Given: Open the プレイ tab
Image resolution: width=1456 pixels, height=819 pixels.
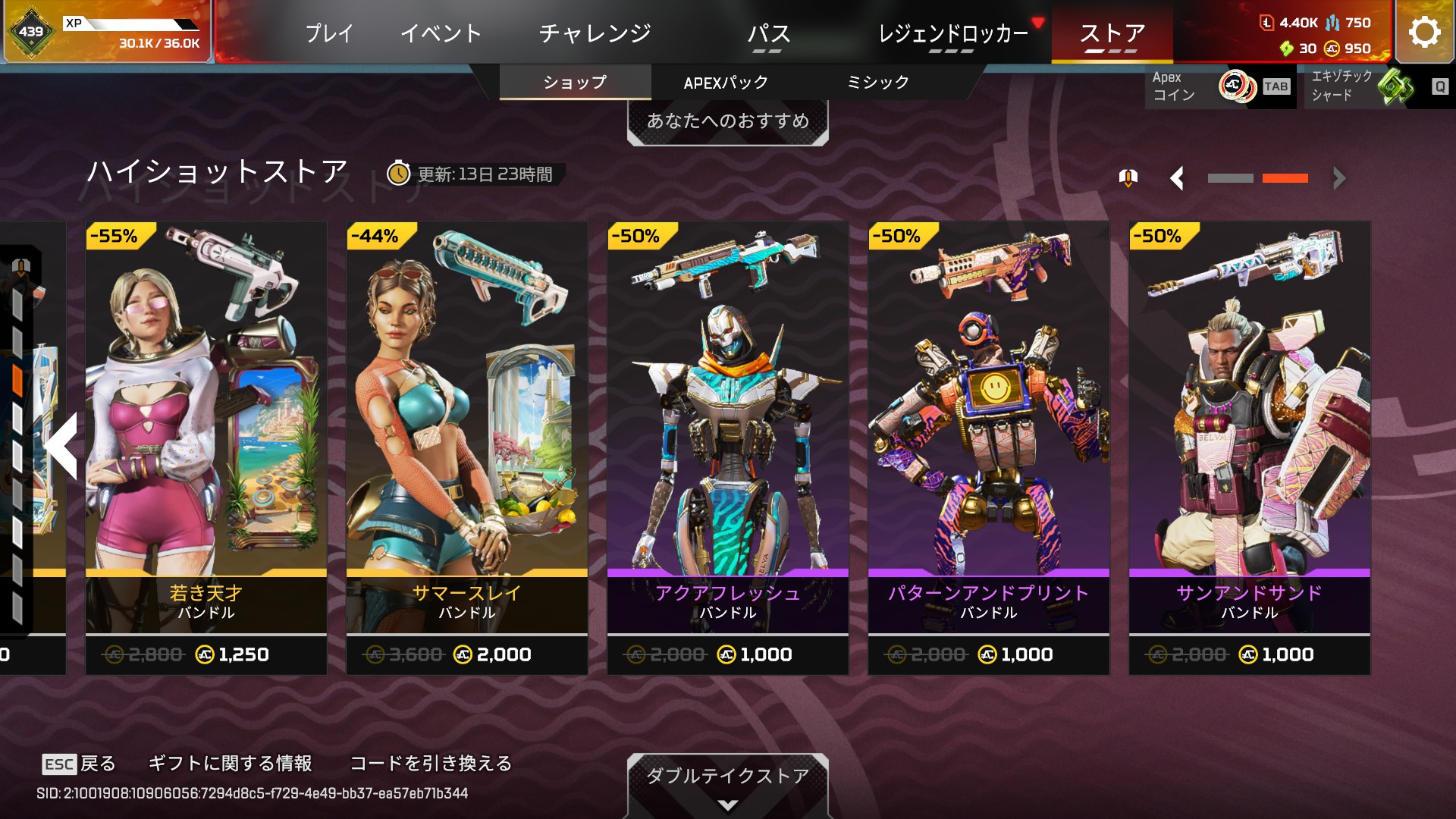Looking at the screenshot, I should [329, 33].
